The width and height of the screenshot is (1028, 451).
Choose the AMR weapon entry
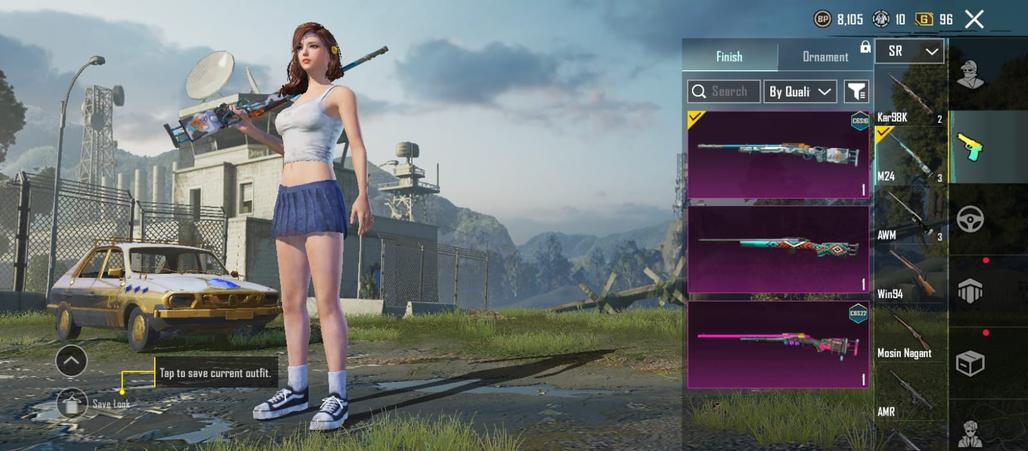[x=910, y=395]
